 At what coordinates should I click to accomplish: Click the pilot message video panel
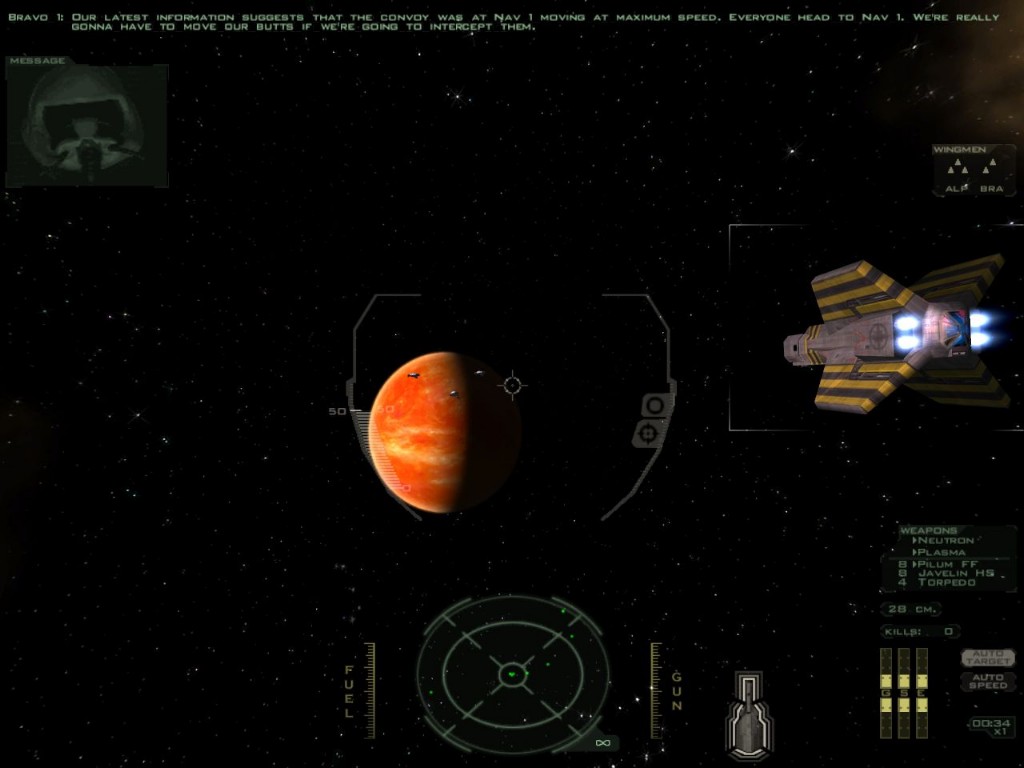(88, 126)
